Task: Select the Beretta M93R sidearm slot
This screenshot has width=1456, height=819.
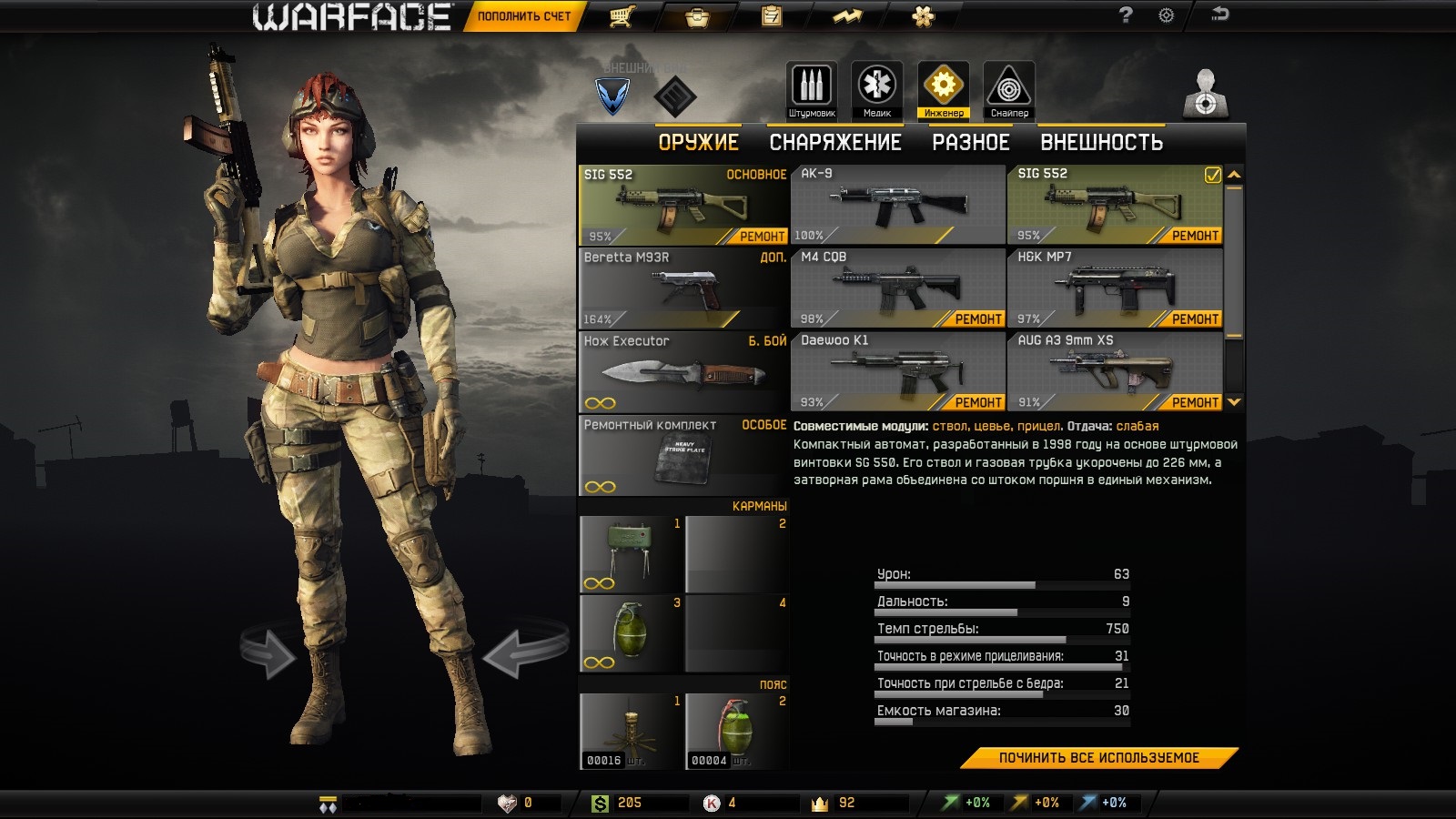Action: 683,288
